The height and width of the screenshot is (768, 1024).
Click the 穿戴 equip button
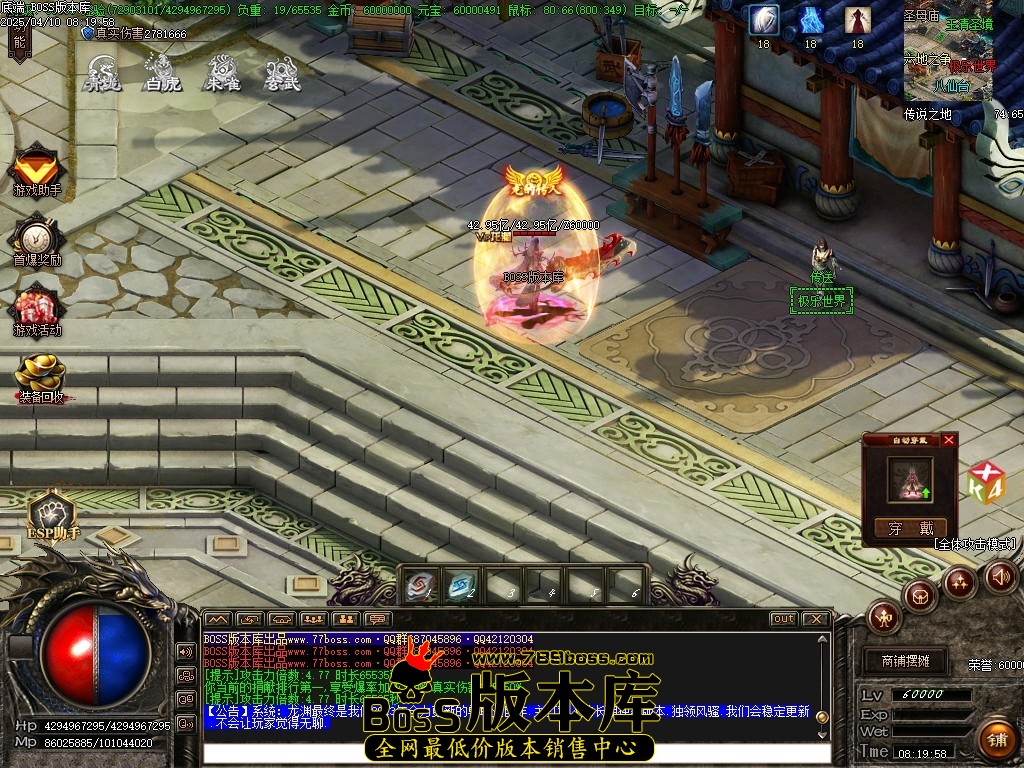[x=910, y=528]
